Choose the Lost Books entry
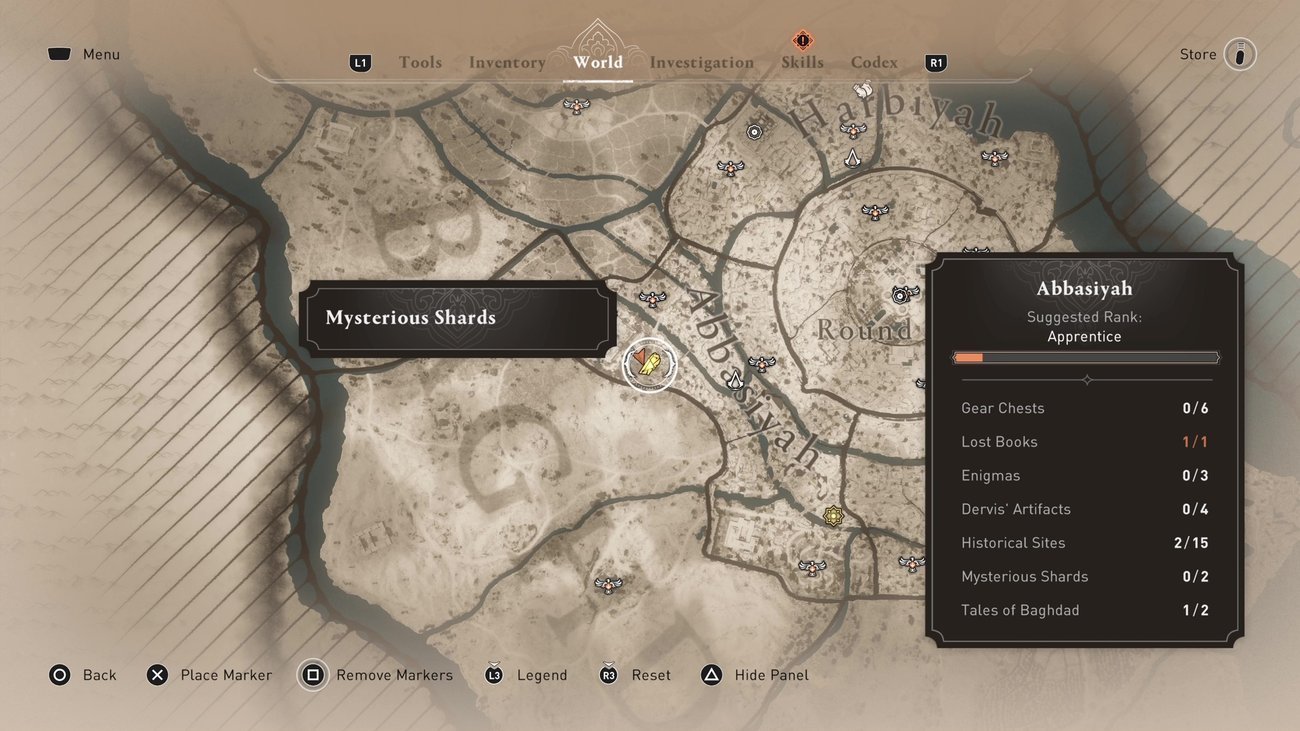Viewport: 1300px width, 731px height. (1084, 442)
